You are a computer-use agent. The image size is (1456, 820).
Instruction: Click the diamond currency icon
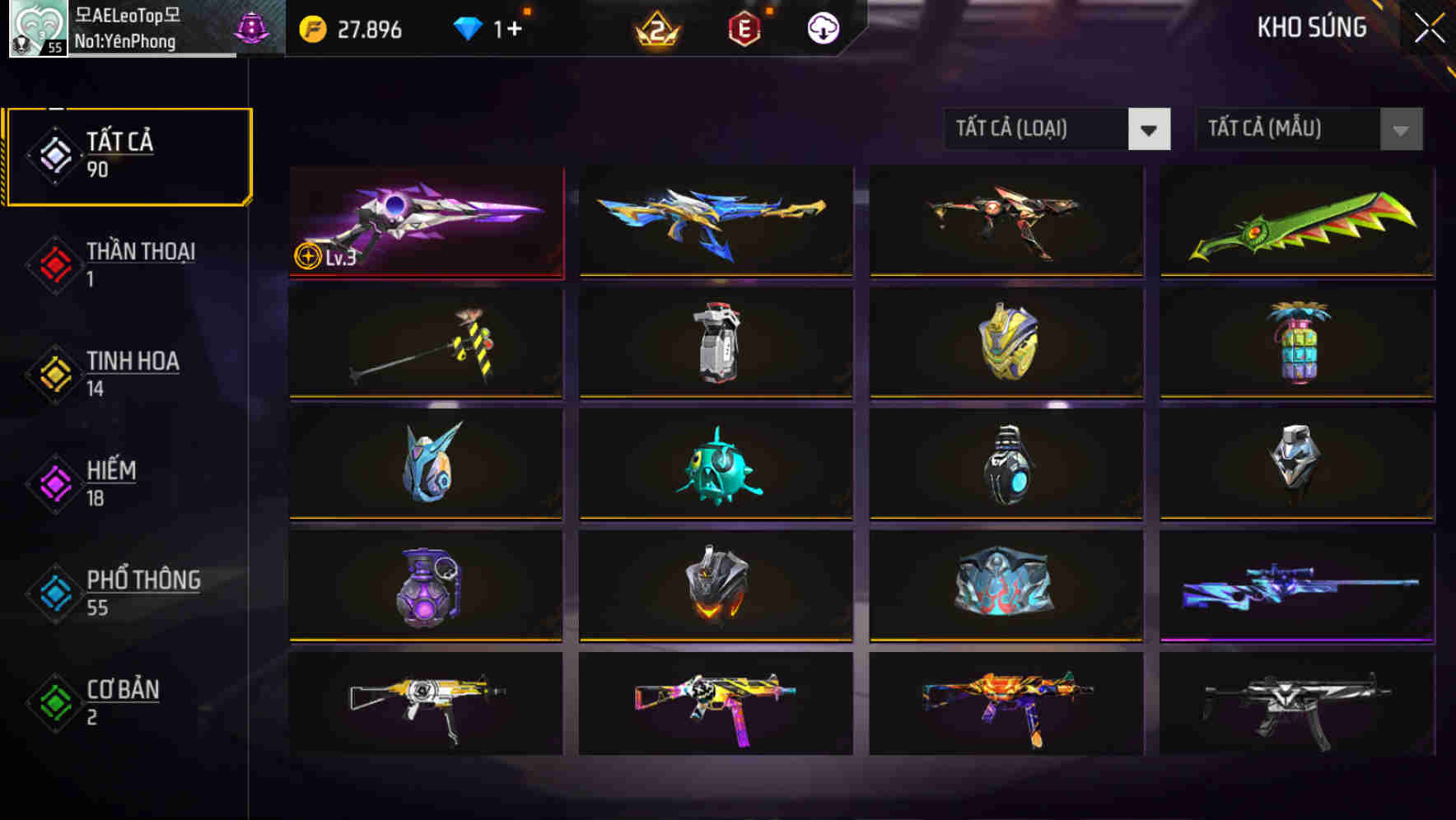pos(469,28)
